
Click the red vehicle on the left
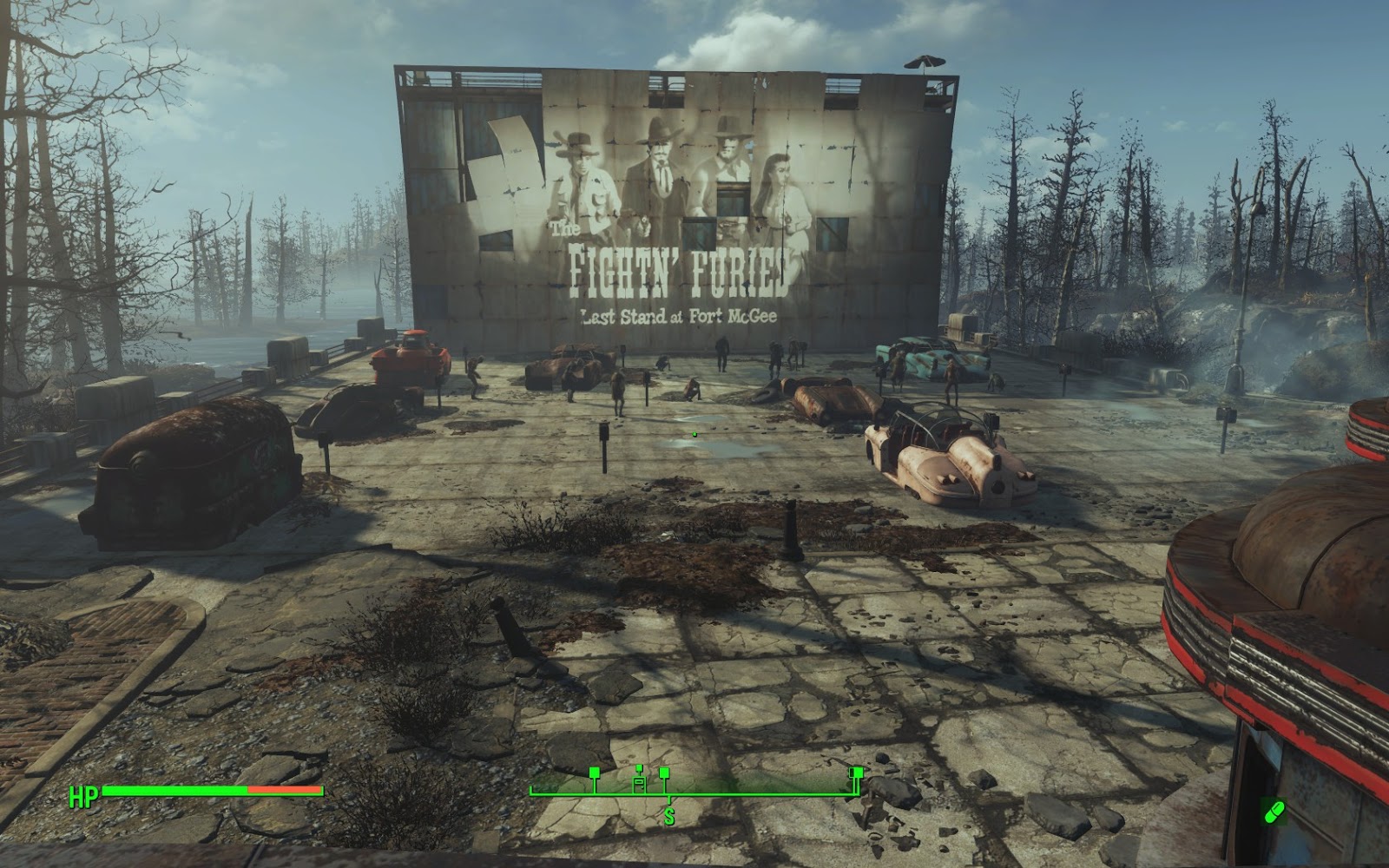tap(408, 356)
